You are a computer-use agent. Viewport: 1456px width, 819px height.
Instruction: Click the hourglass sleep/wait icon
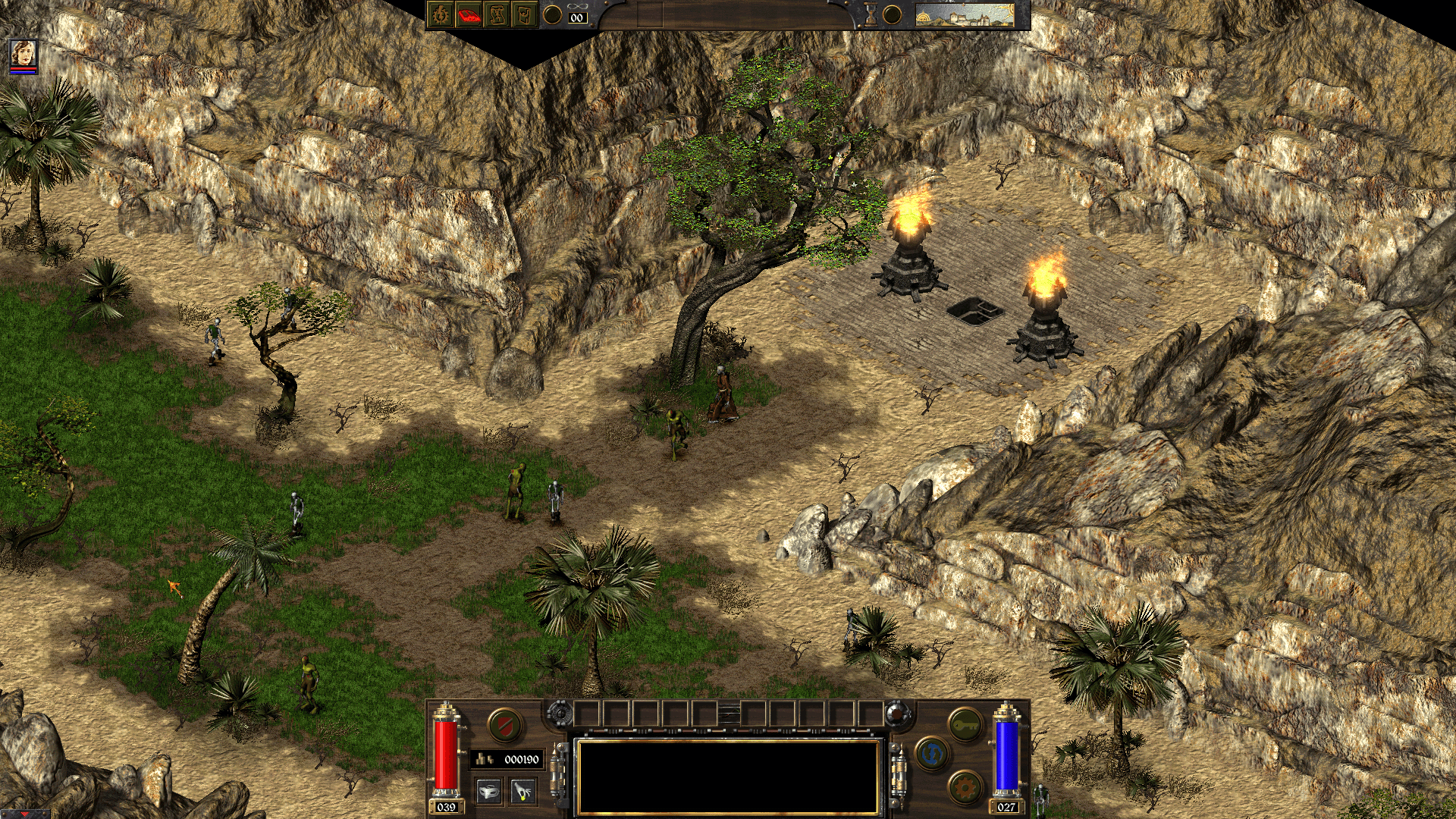(871, 14)
